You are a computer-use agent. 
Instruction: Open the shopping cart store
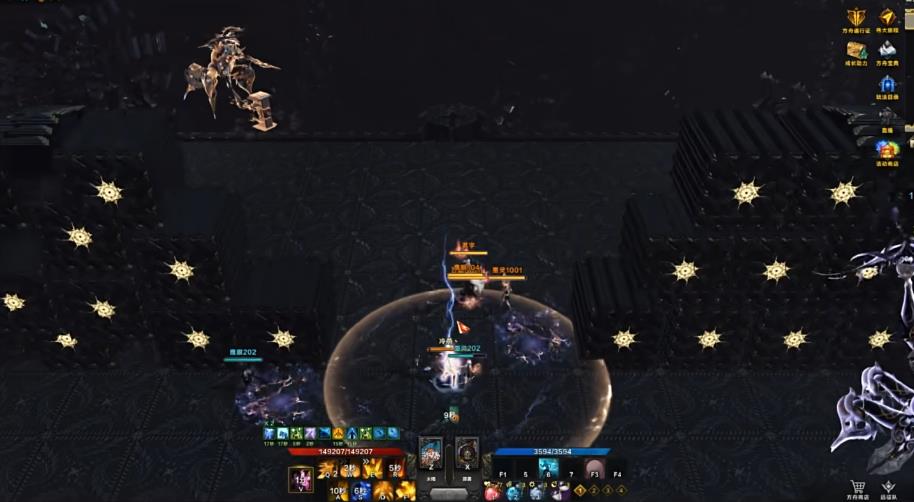[x=858, y=486]
